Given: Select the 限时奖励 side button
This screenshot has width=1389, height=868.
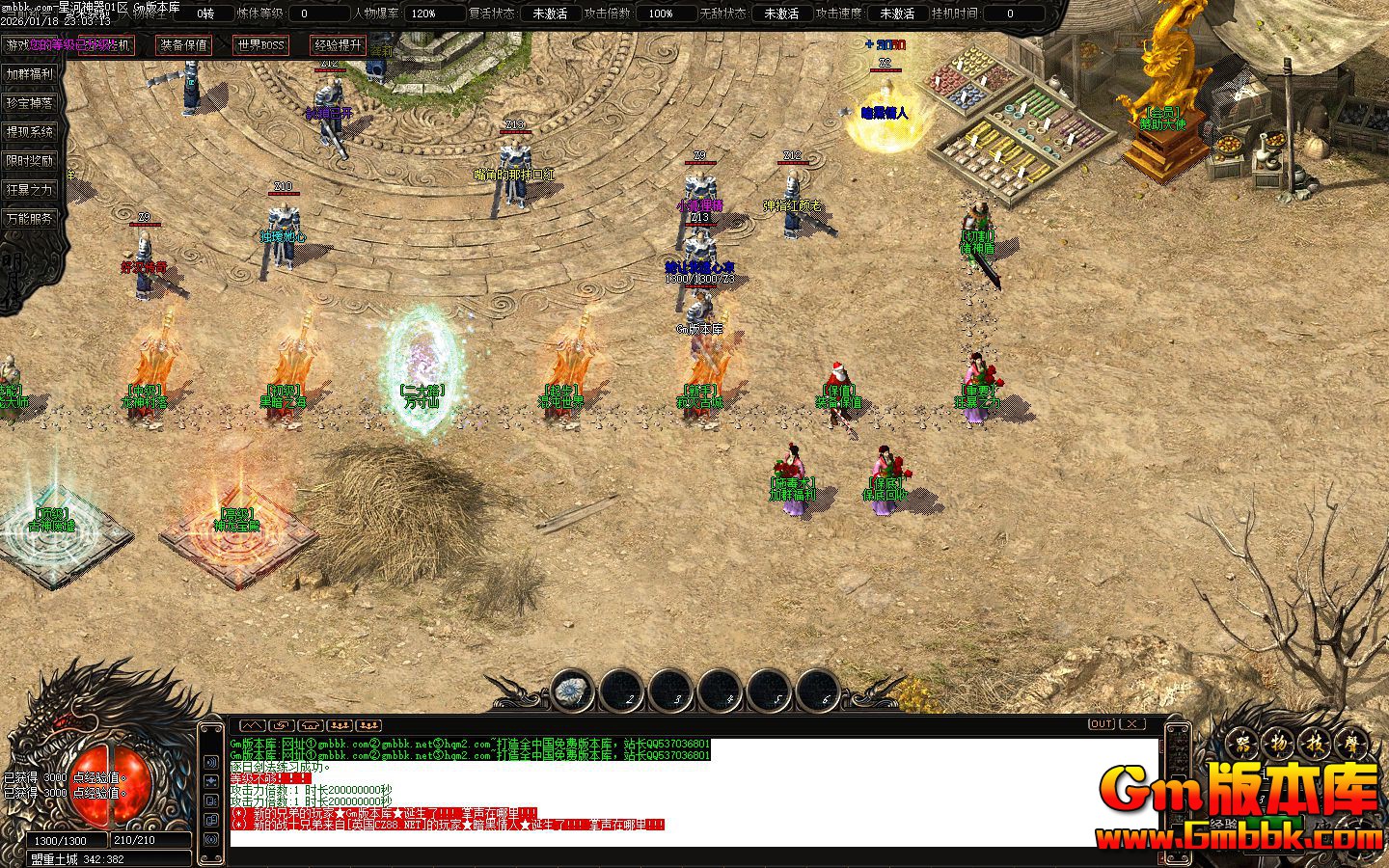Looking at the screenshot, I should [x=30, y=161].
